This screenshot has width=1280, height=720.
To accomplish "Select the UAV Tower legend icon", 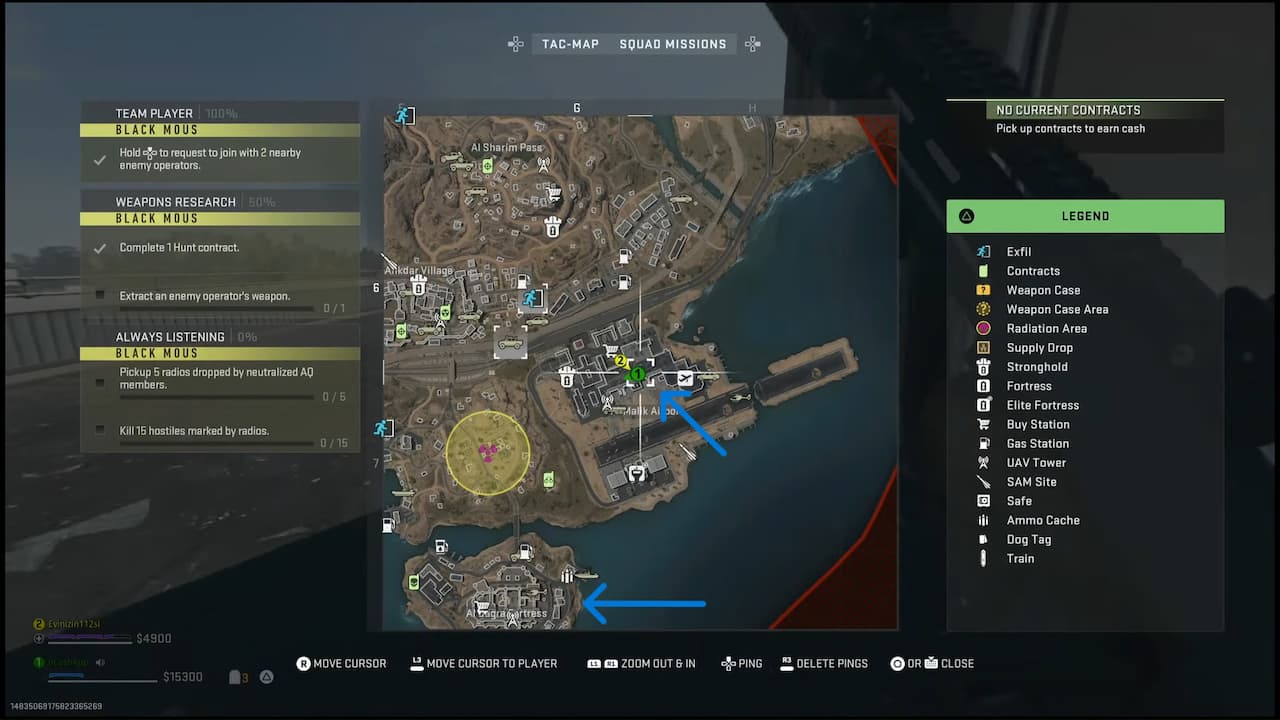I will pyautogui.click(x=986, y=462).
